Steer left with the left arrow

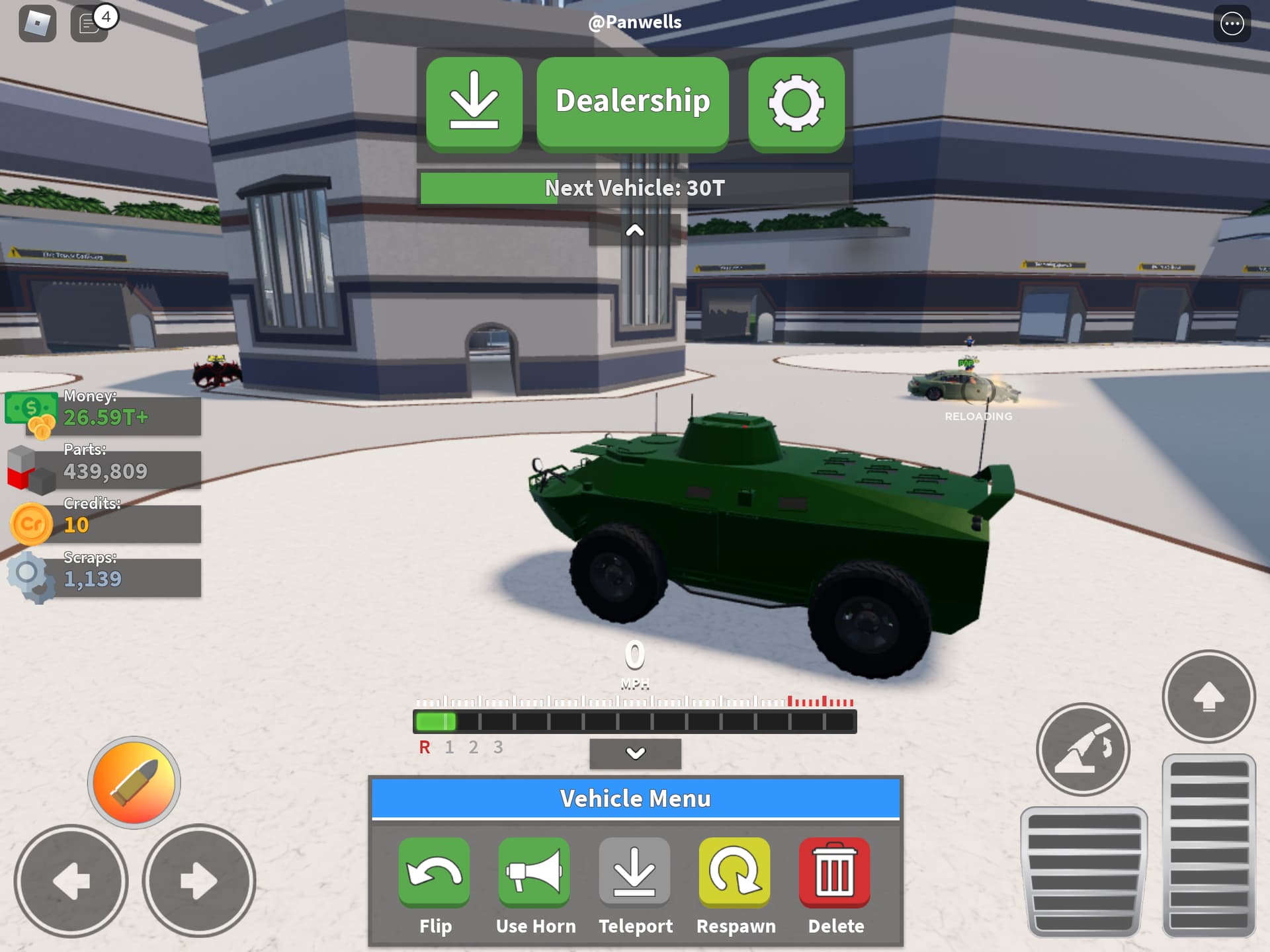(71, 881)
